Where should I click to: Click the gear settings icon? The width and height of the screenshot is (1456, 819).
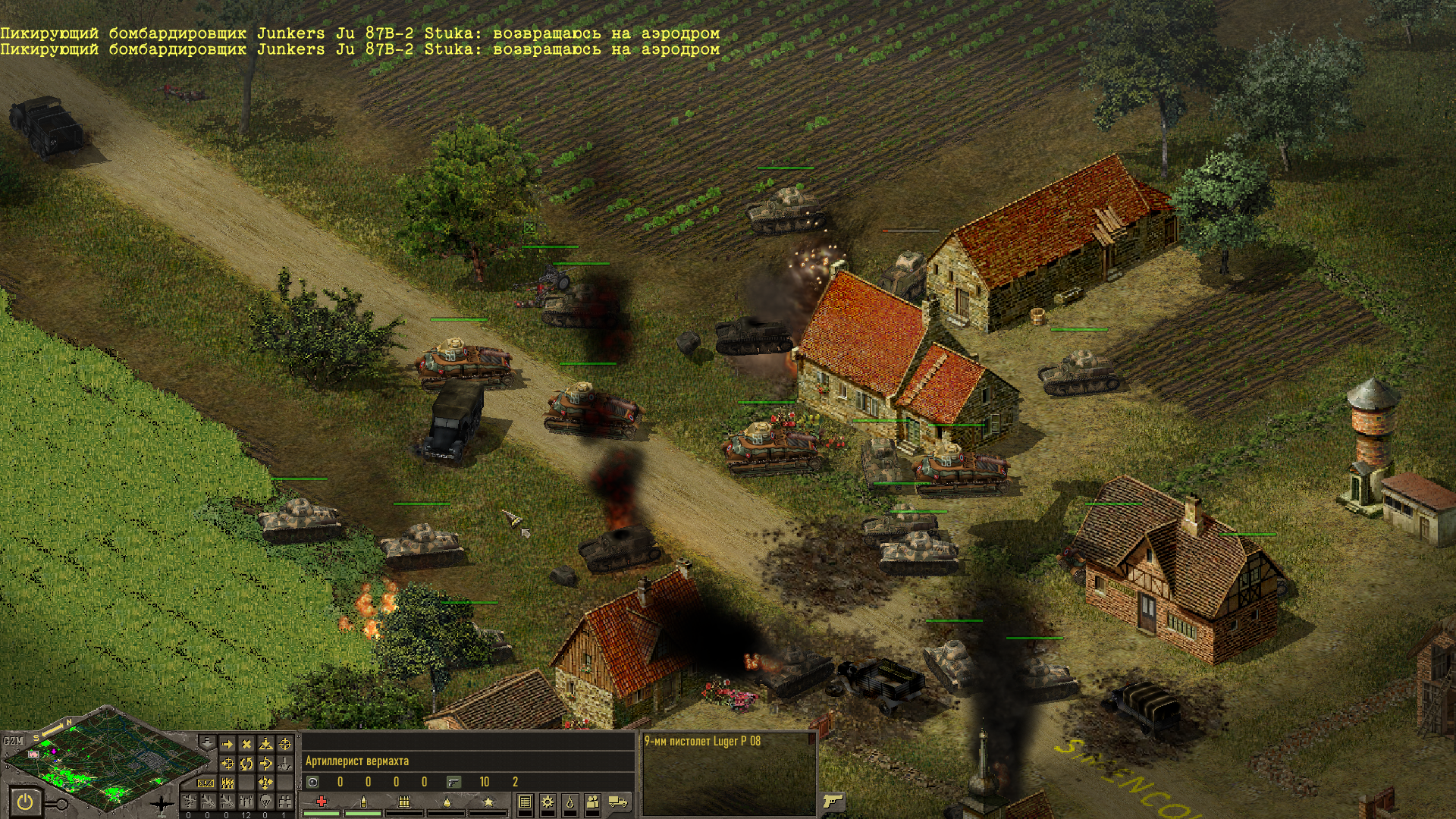click(x=547, y=802)
